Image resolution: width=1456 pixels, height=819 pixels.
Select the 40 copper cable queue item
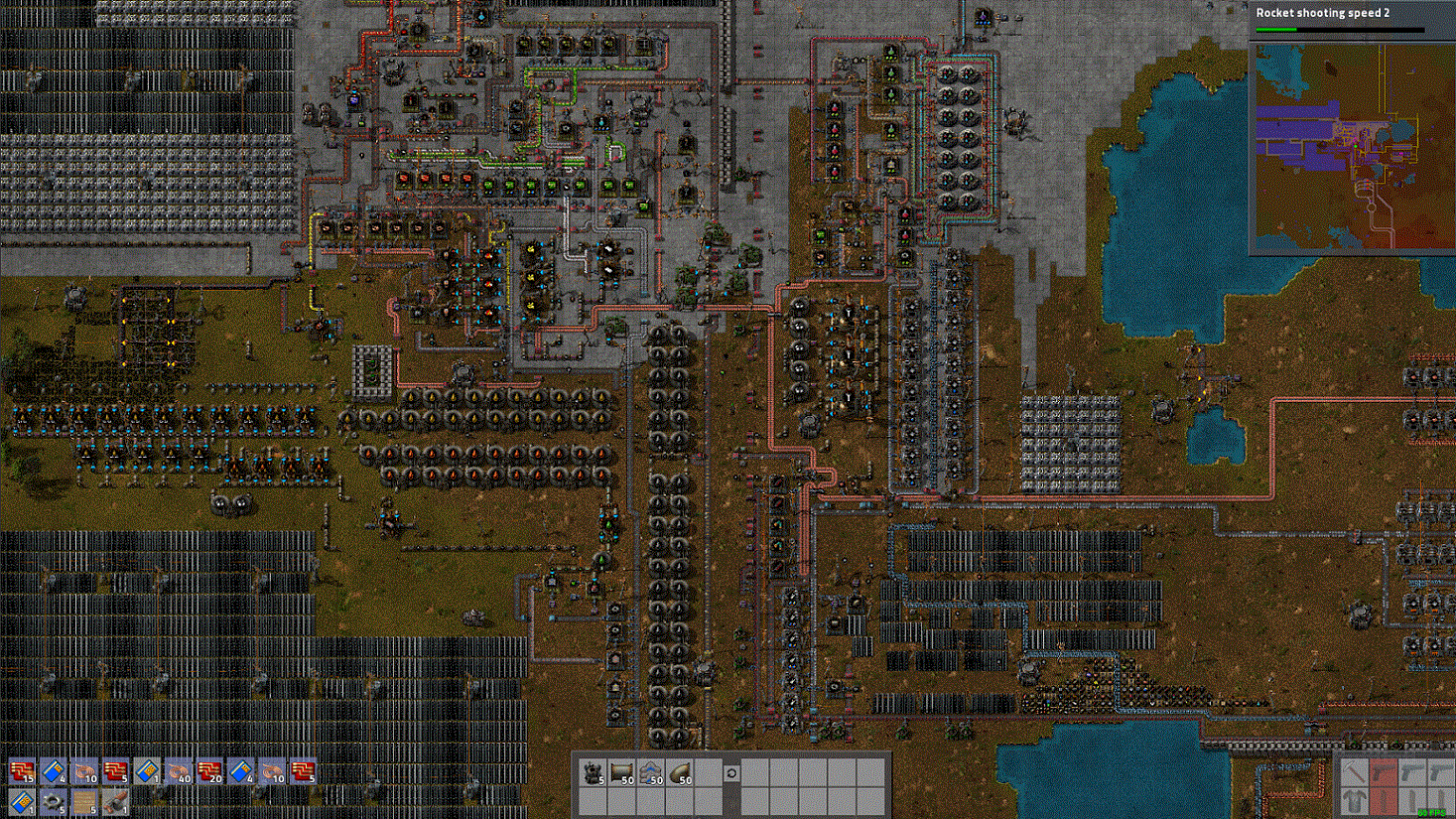pos(179,771)
